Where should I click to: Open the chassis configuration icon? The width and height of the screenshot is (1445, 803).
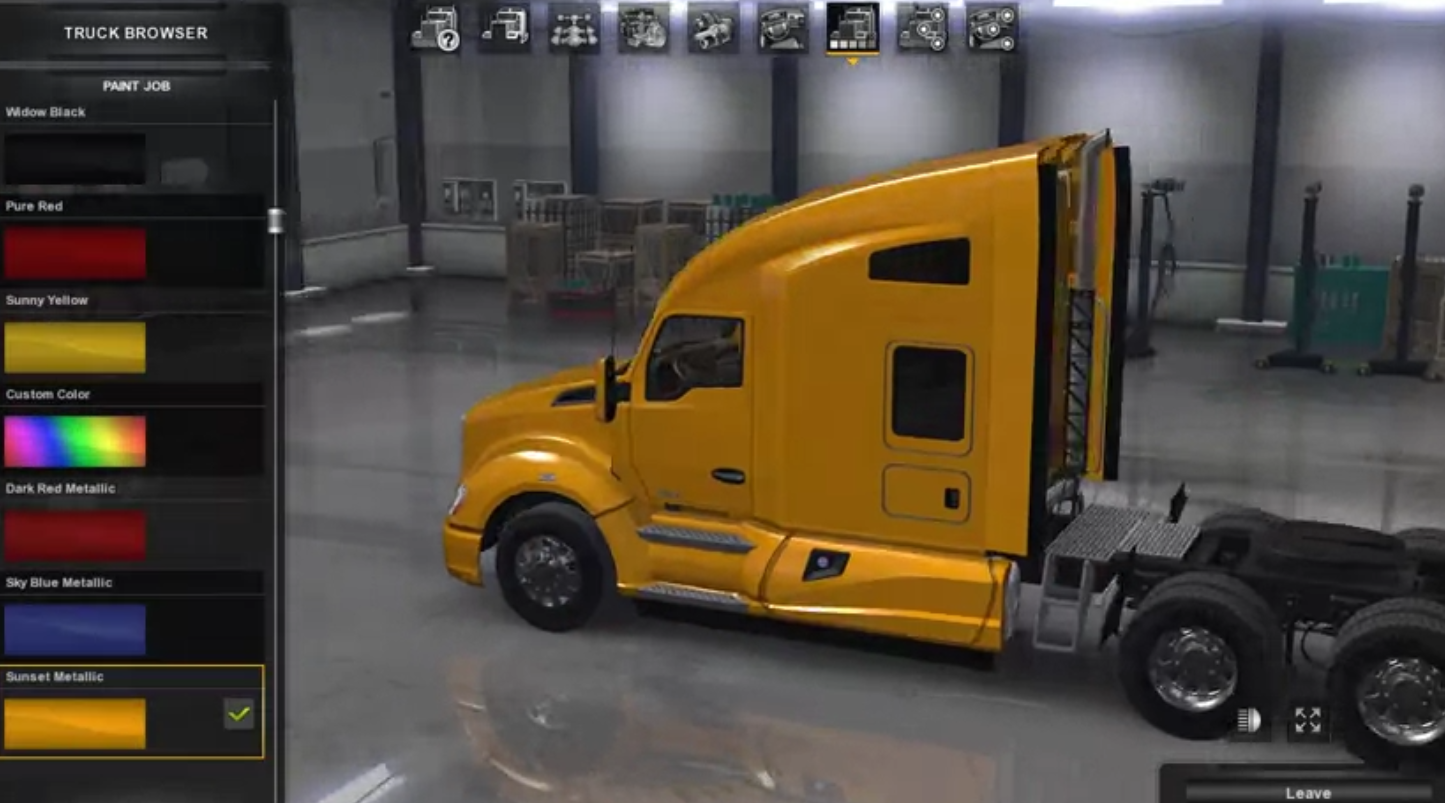coord(575,27)
